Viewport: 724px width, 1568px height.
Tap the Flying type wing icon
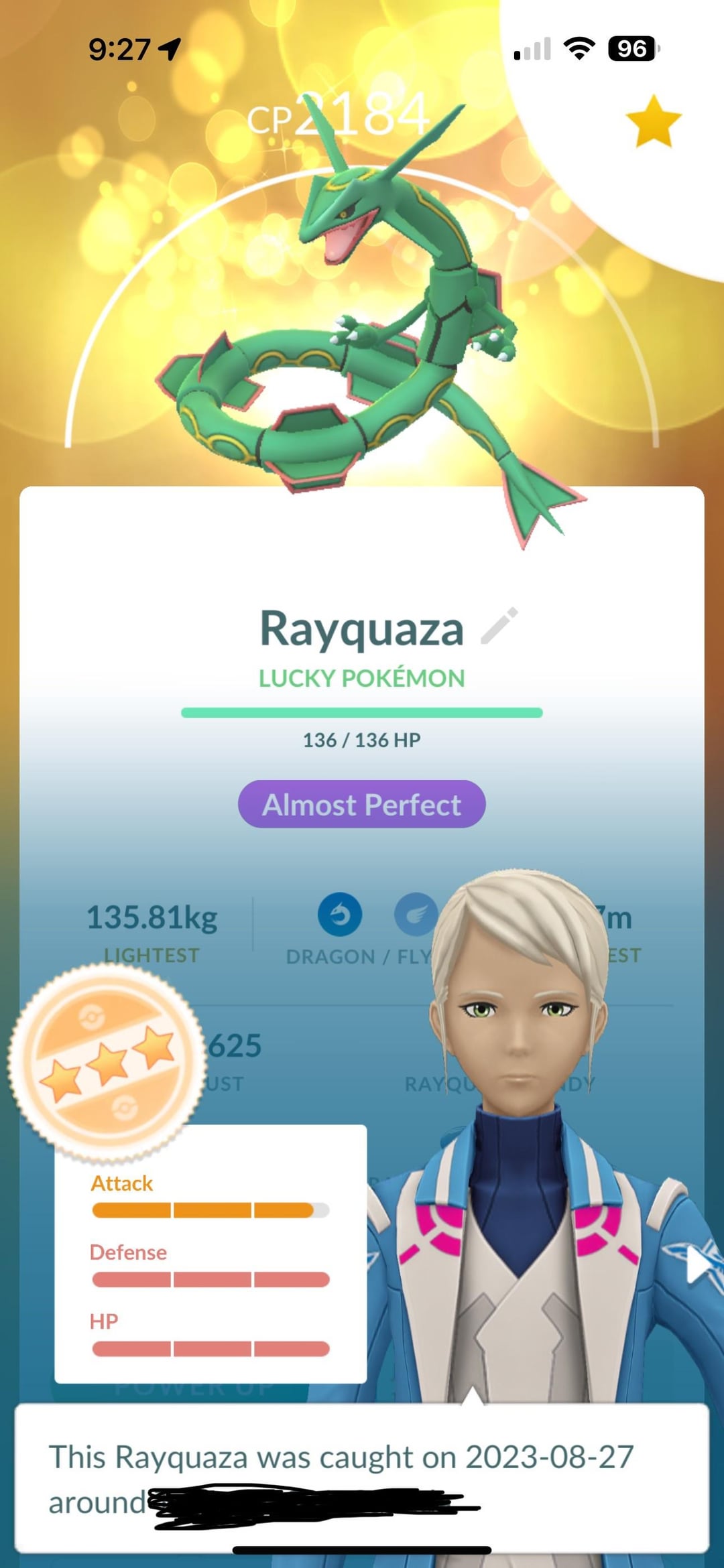click(416, 915)
